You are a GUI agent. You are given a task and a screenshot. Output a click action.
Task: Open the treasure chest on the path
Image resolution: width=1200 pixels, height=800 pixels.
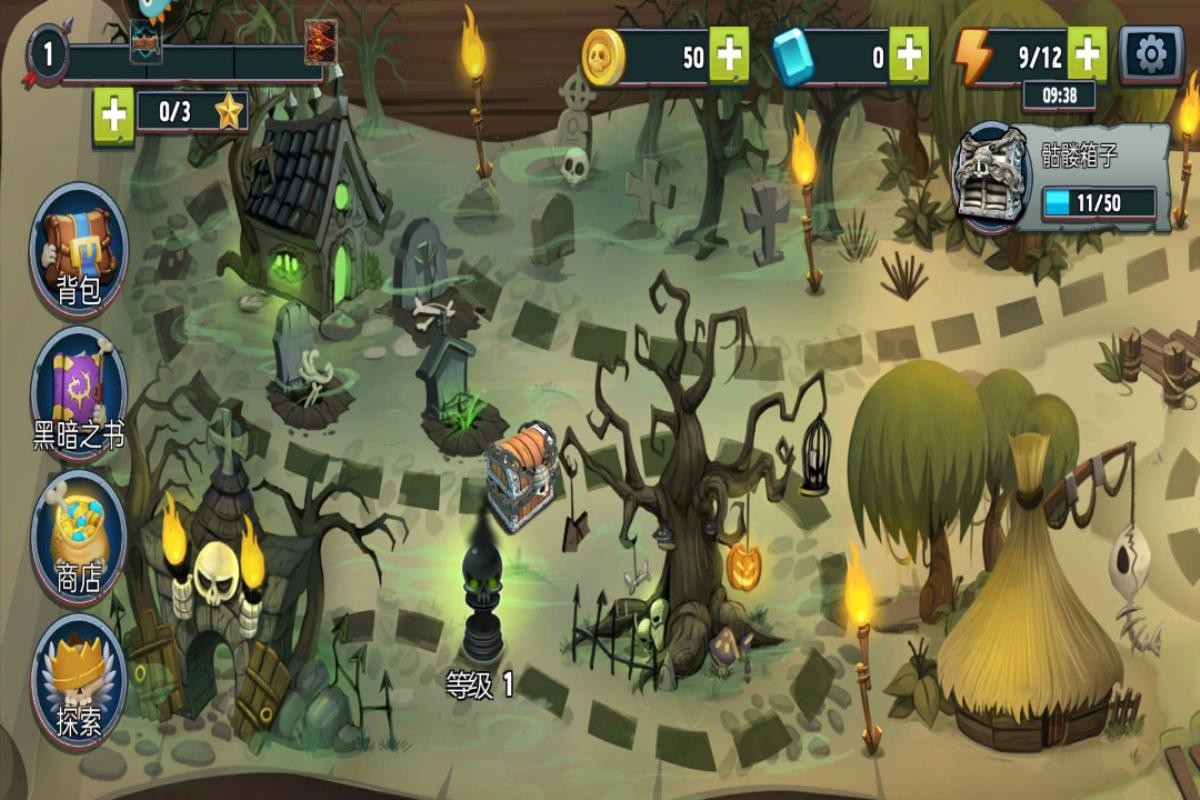[x=521, y=475]
